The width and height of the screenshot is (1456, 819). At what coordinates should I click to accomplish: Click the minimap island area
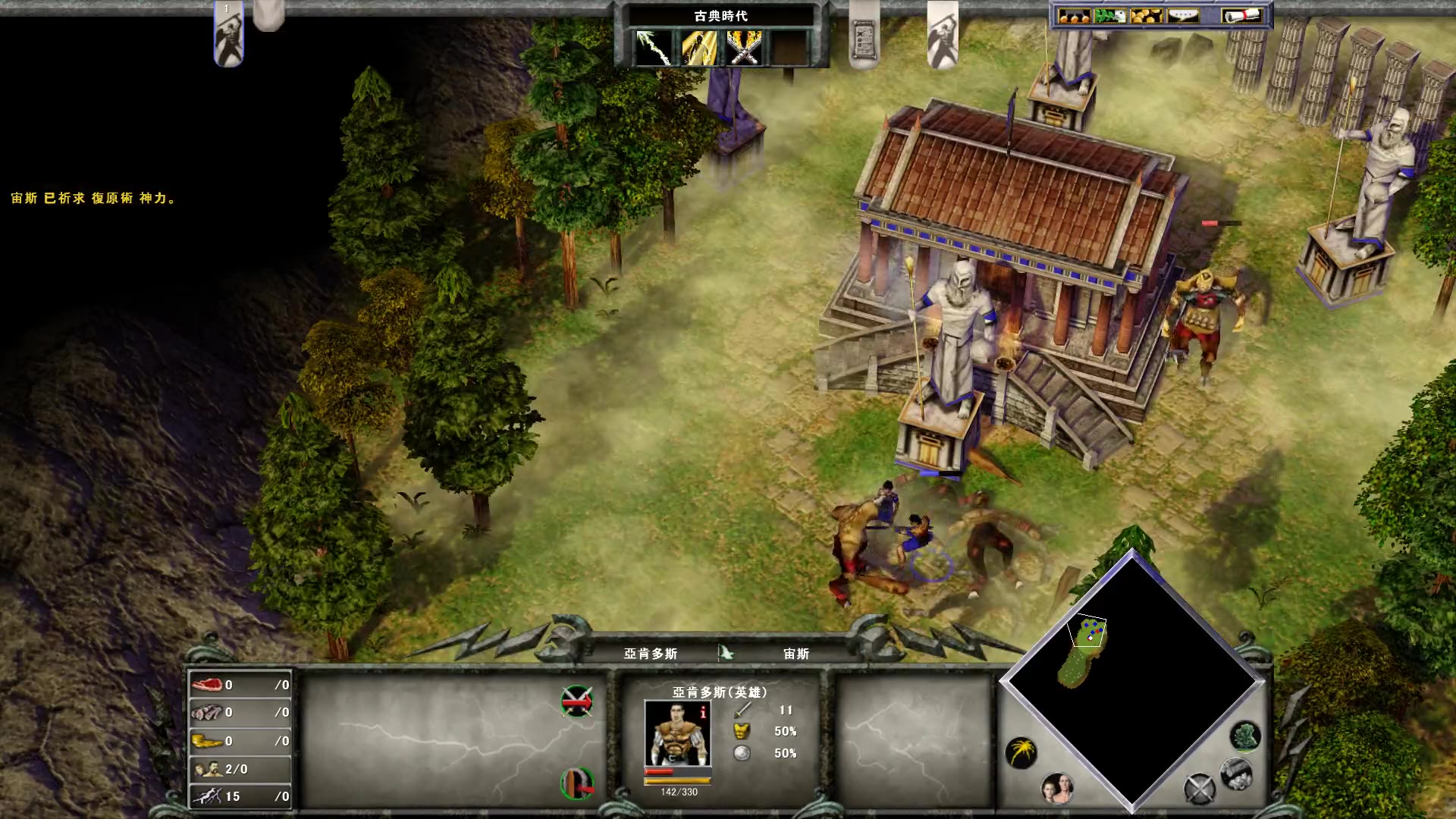pyautogui.click(x=1084, y=654)
